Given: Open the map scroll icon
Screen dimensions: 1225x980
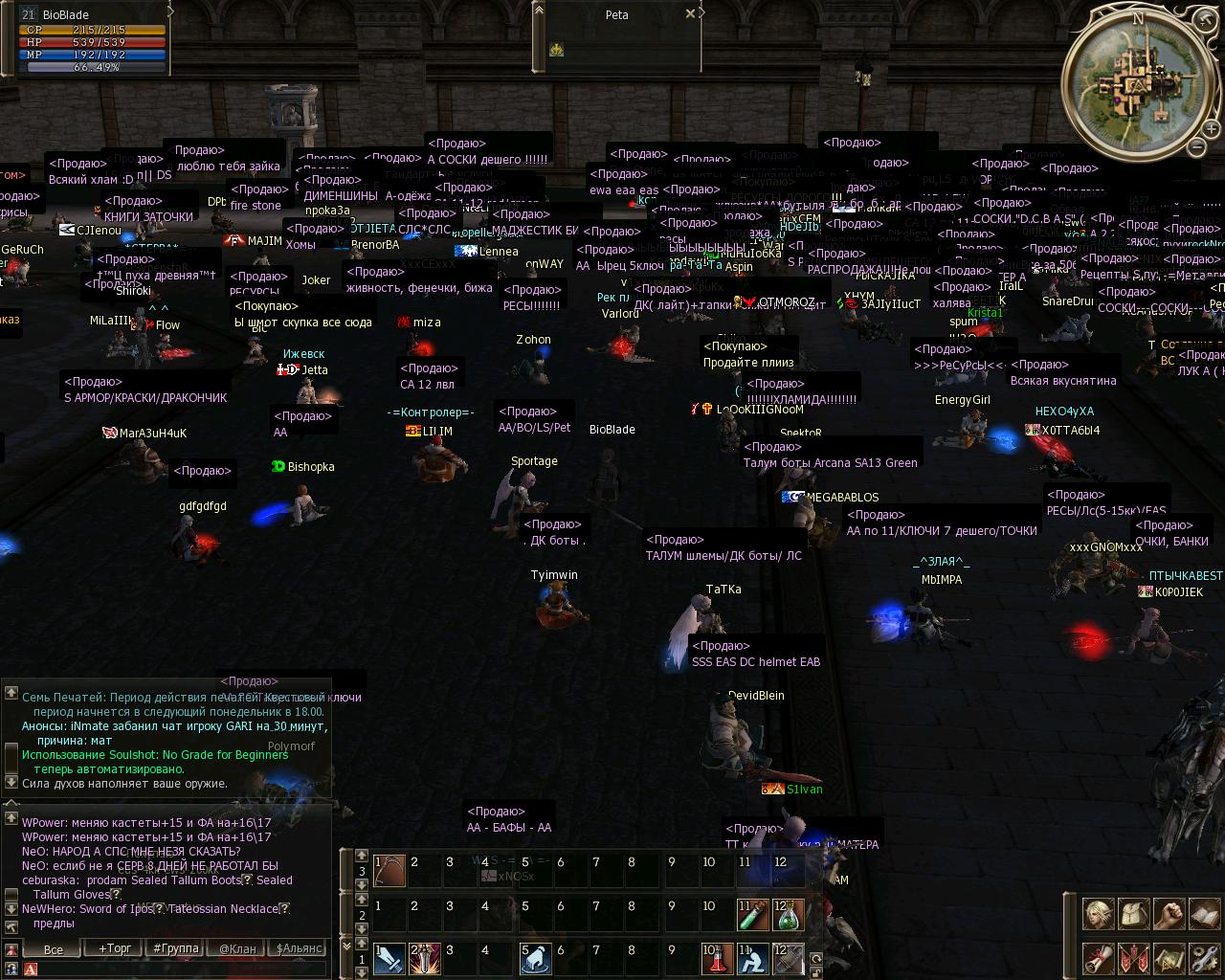Looking at the screenshot, I should pos(1169,959).
